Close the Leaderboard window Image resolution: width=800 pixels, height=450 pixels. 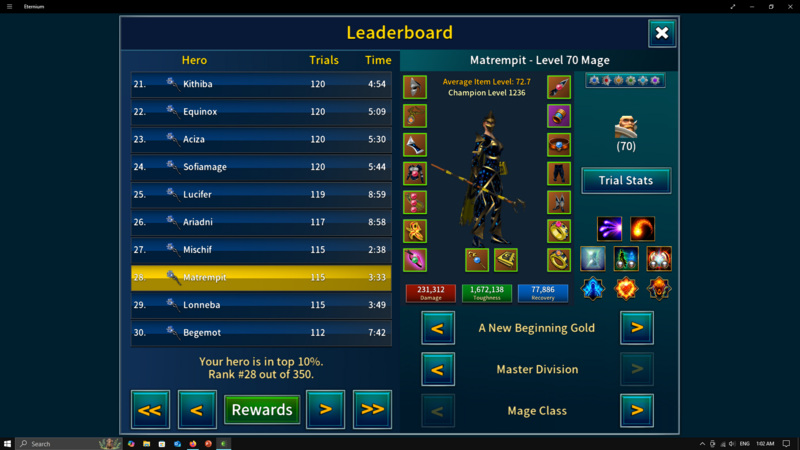[661, 33]
